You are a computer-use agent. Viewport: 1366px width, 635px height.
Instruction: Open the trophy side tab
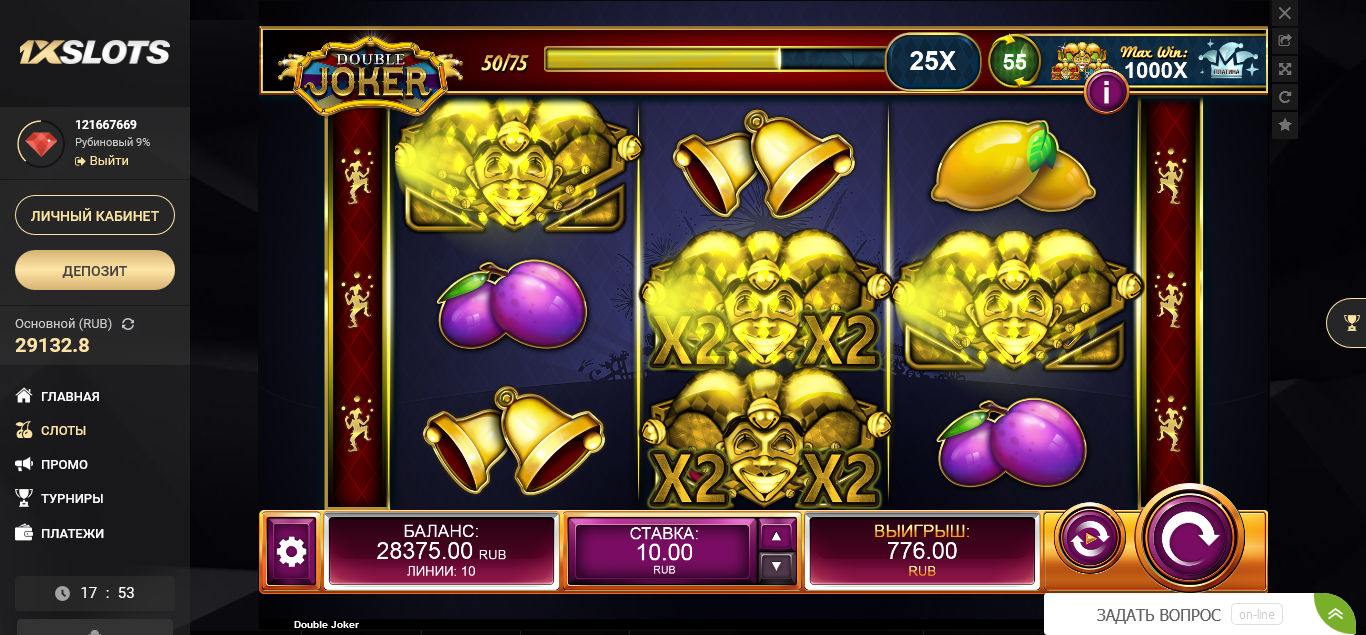point(1351,322)
